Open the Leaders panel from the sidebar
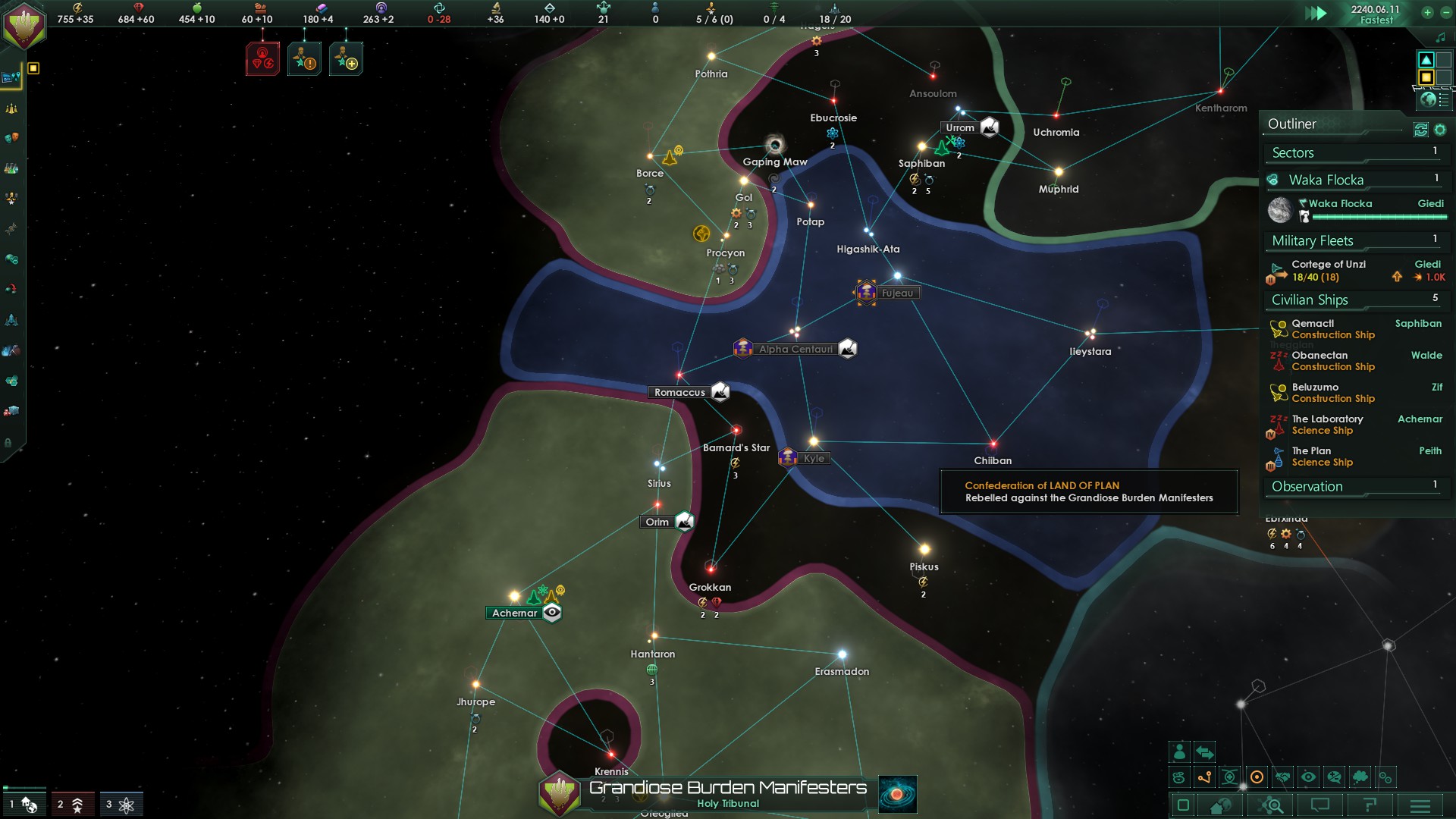Viewport: 1456px width, 819px height. click(x=12, y=199)
